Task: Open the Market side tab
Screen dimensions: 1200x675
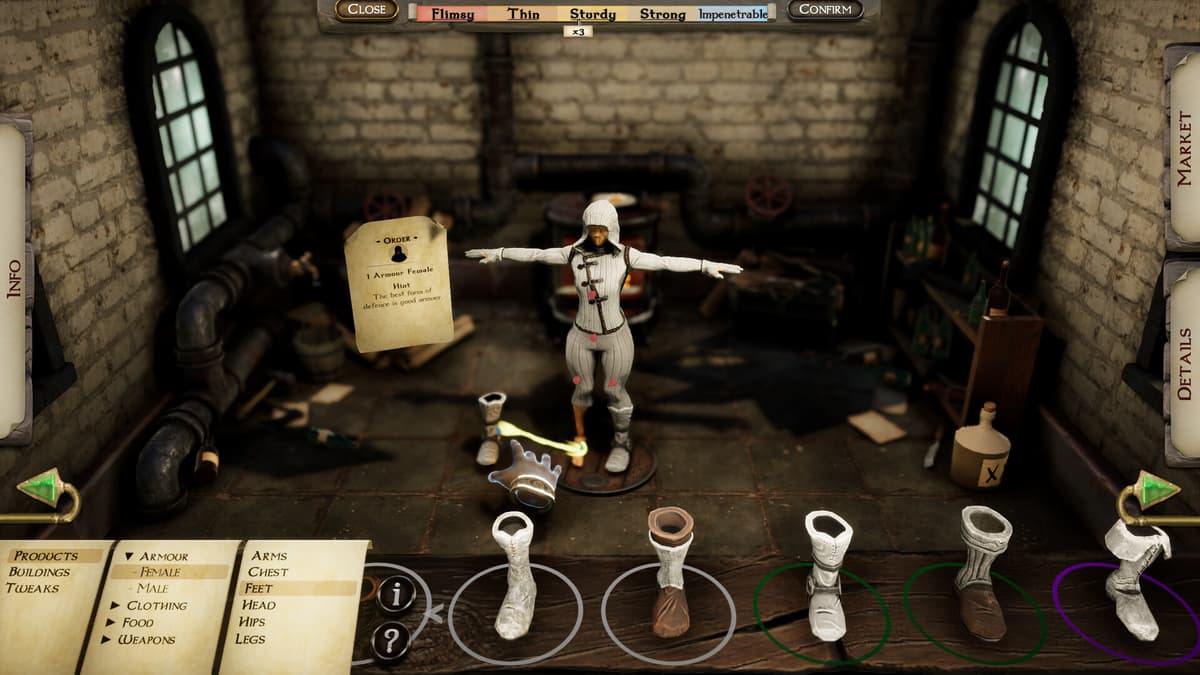Action: point(1184,148)
